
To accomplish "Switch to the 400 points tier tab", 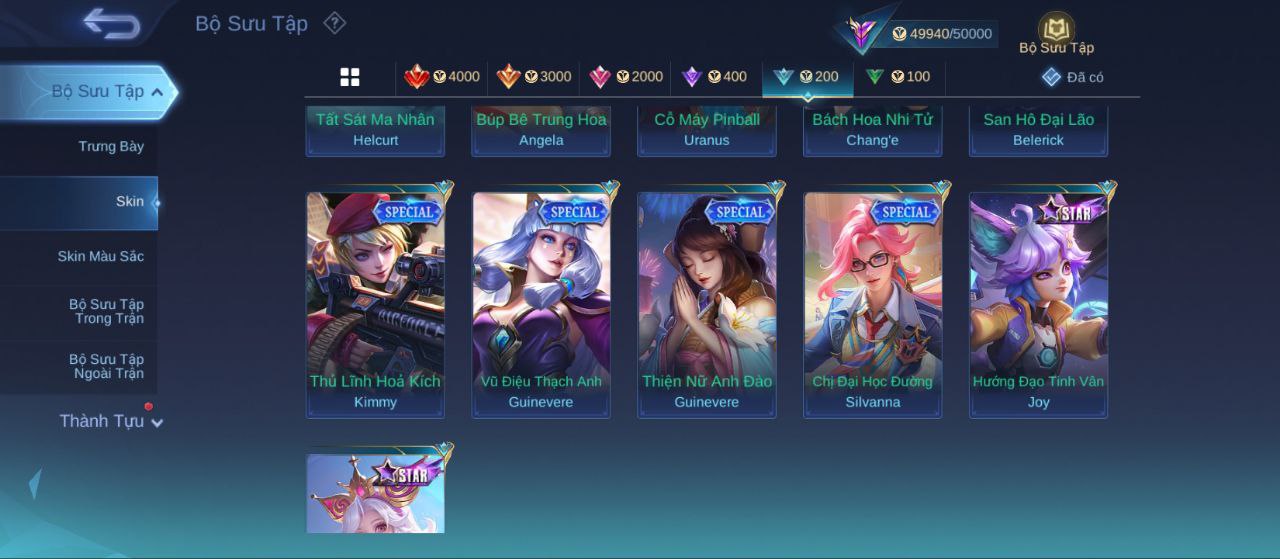I will [x=714, y=77].
